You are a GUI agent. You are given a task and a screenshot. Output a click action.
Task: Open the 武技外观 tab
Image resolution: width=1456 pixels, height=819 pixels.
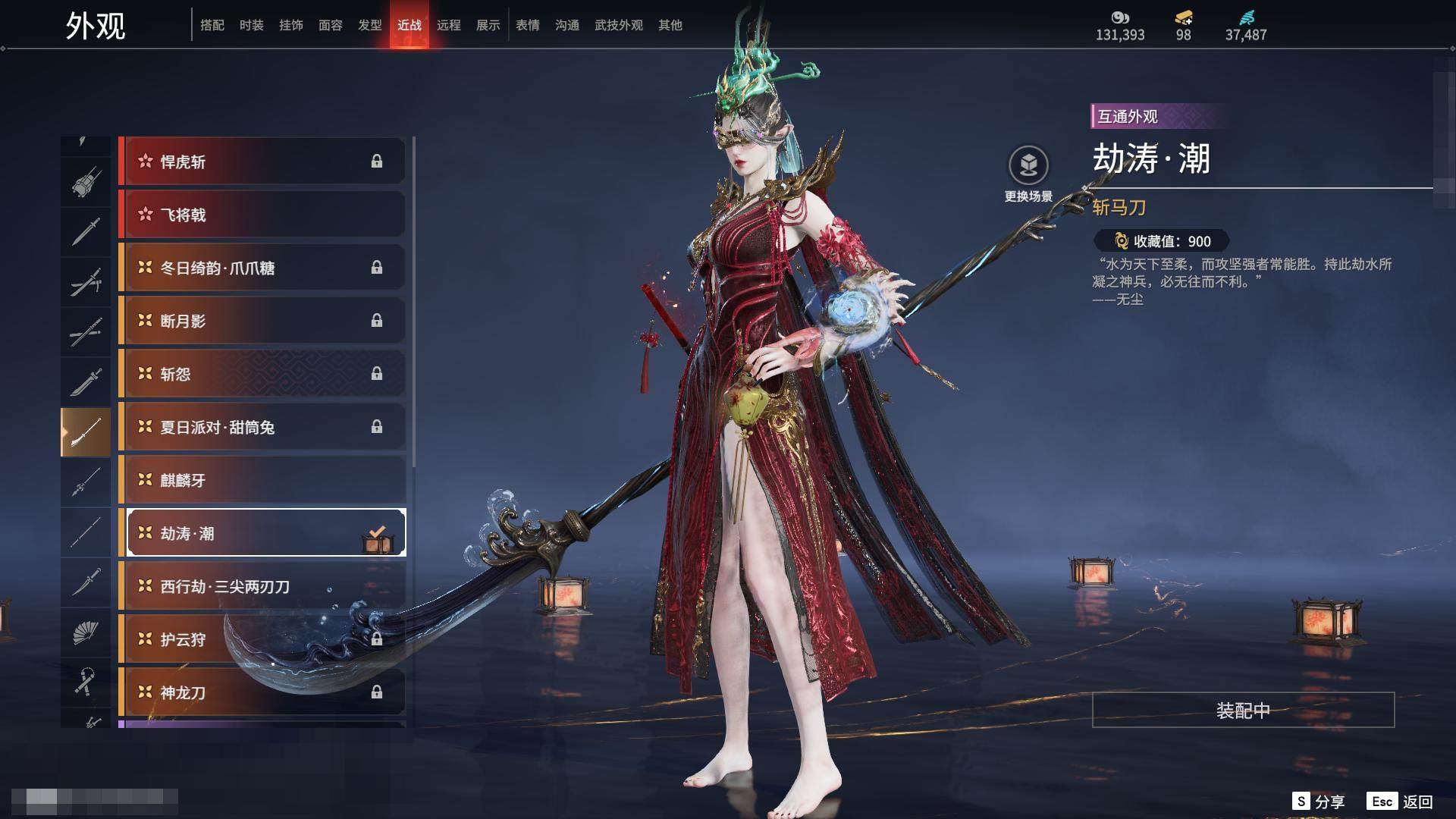pyautogui.click(x=618, y=25)
